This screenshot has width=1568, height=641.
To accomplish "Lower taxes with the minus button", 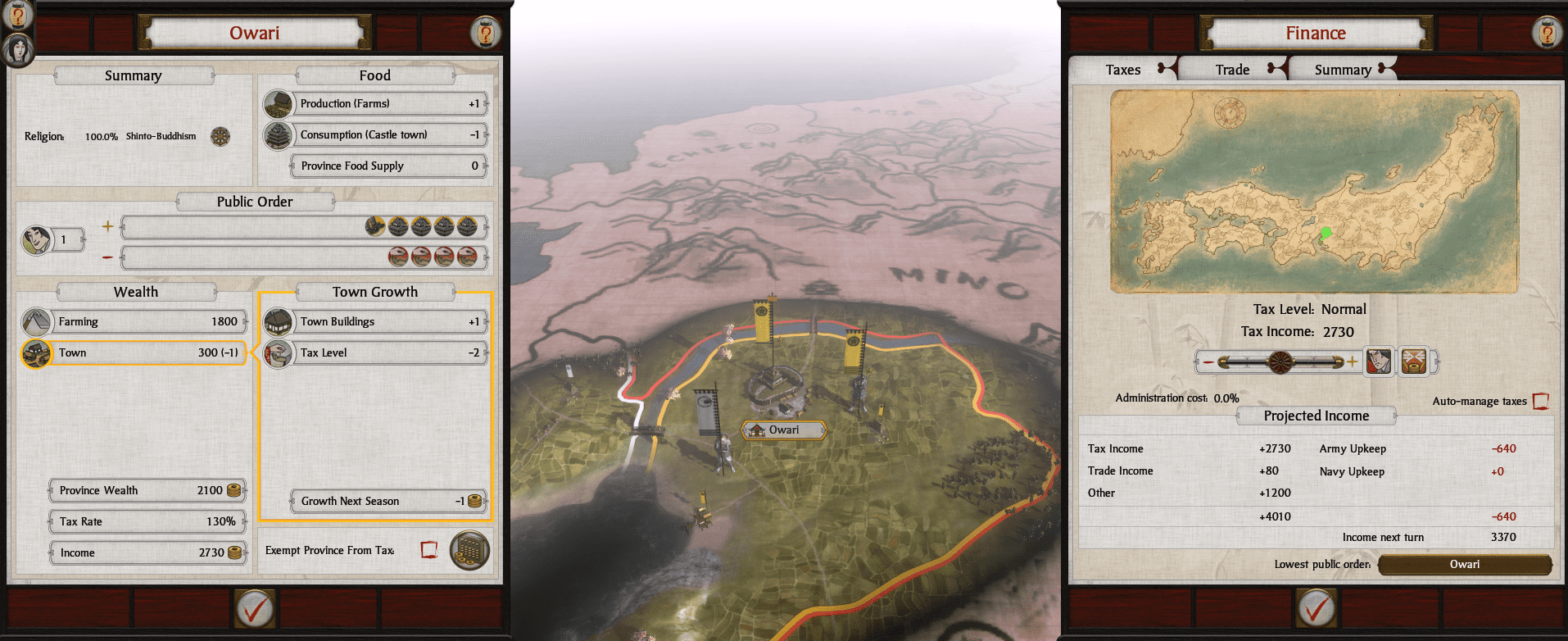I will [1208, 361].
